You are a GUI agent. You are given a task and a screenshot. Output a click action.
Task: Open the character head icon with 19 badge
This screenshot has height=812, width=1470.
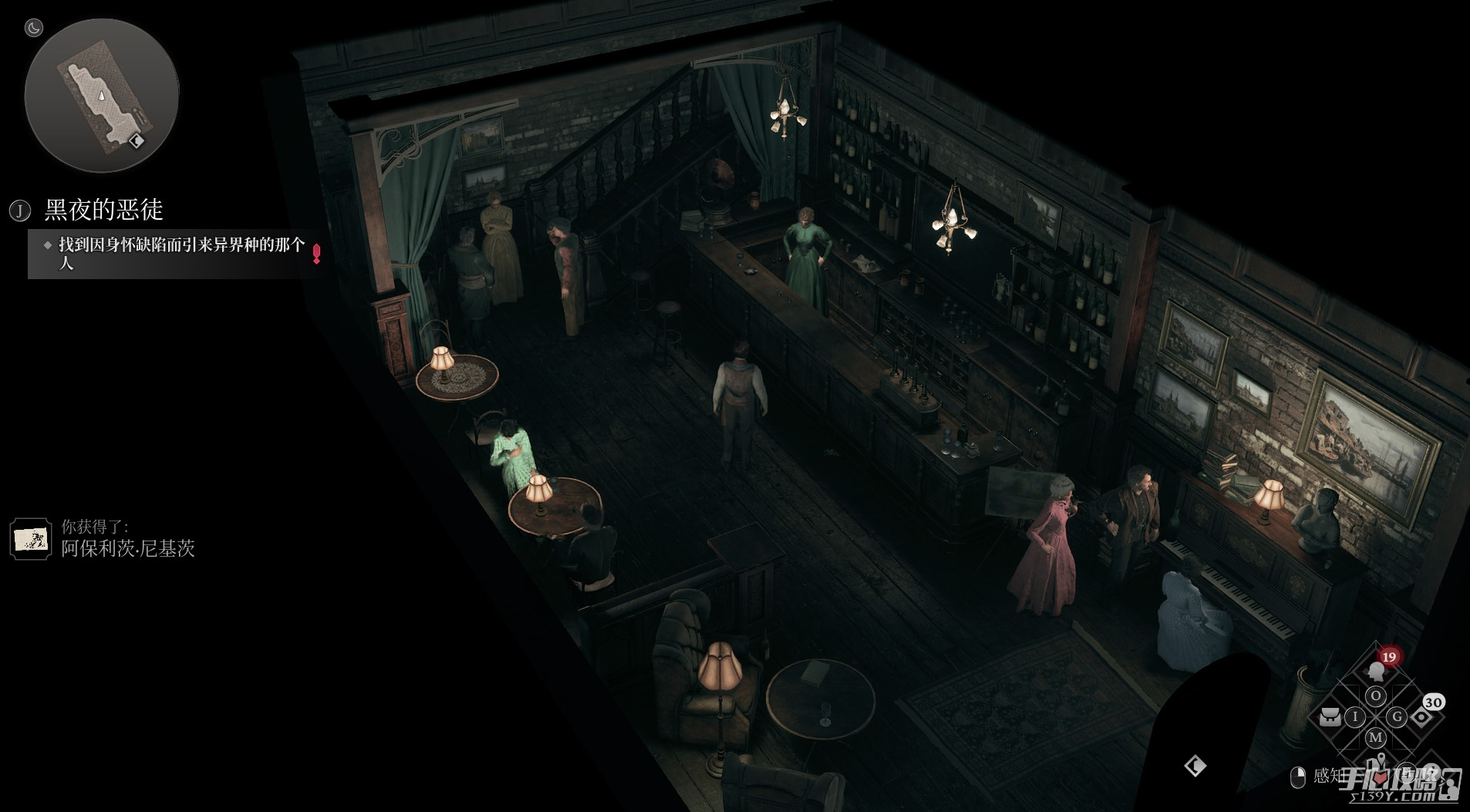tap(1377, 669)
